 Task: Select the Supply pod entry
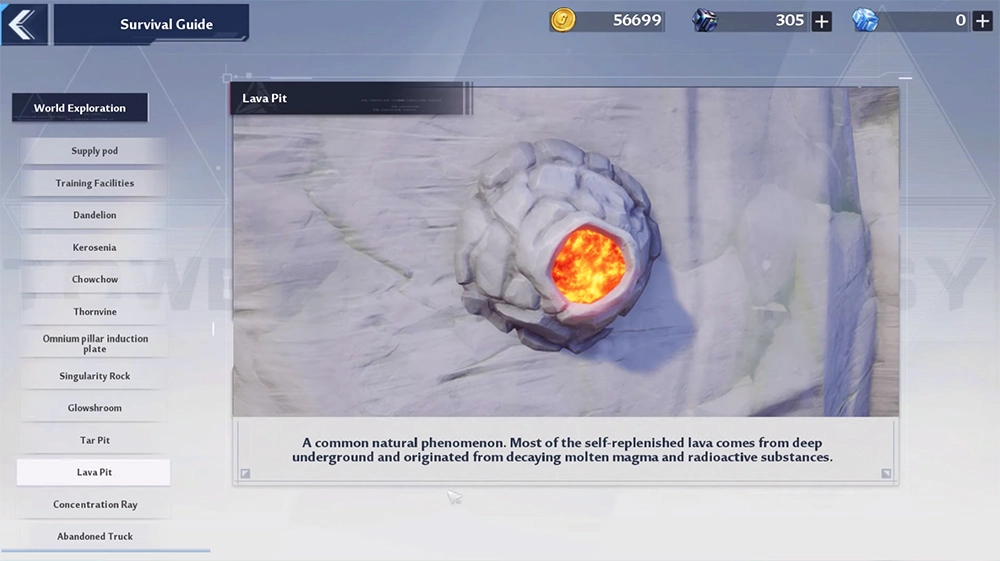pyautogui.click(x=94, y=151)
